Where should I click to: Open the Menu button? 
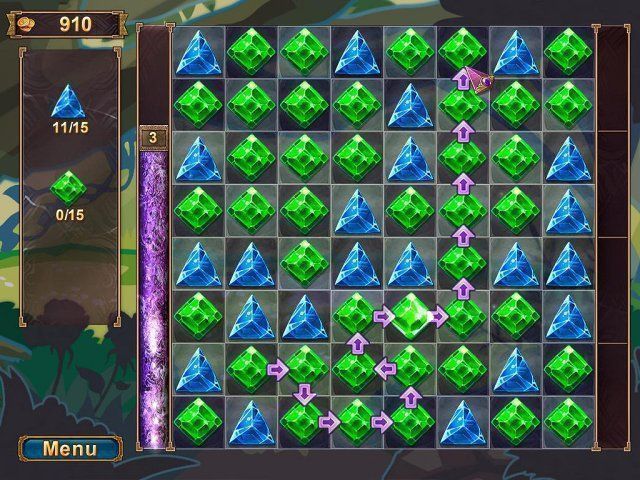point(70,447)
